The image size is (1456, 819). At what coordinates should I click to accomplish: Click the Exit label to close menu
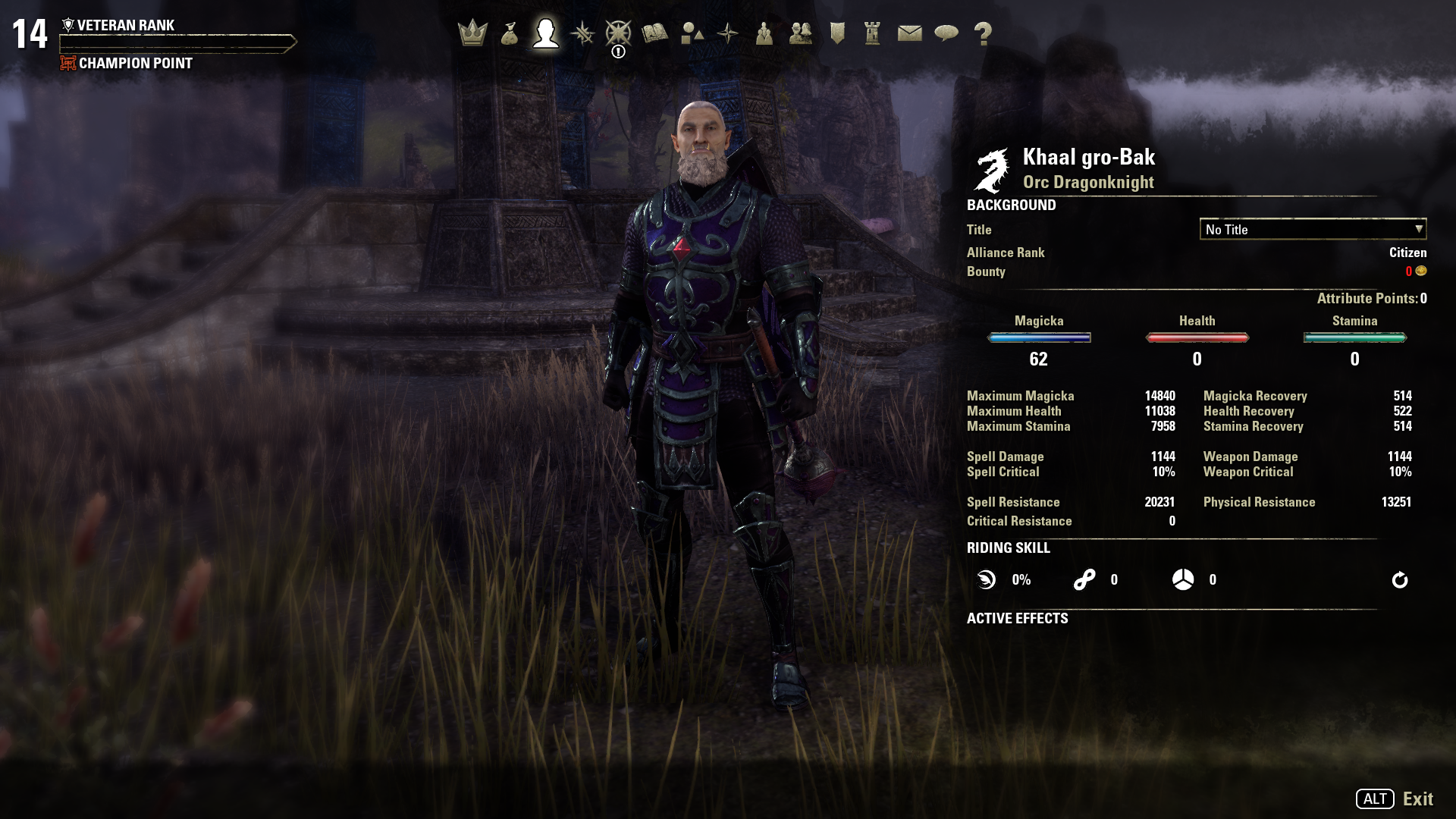pyautogui.click(x=1417, y=799)
